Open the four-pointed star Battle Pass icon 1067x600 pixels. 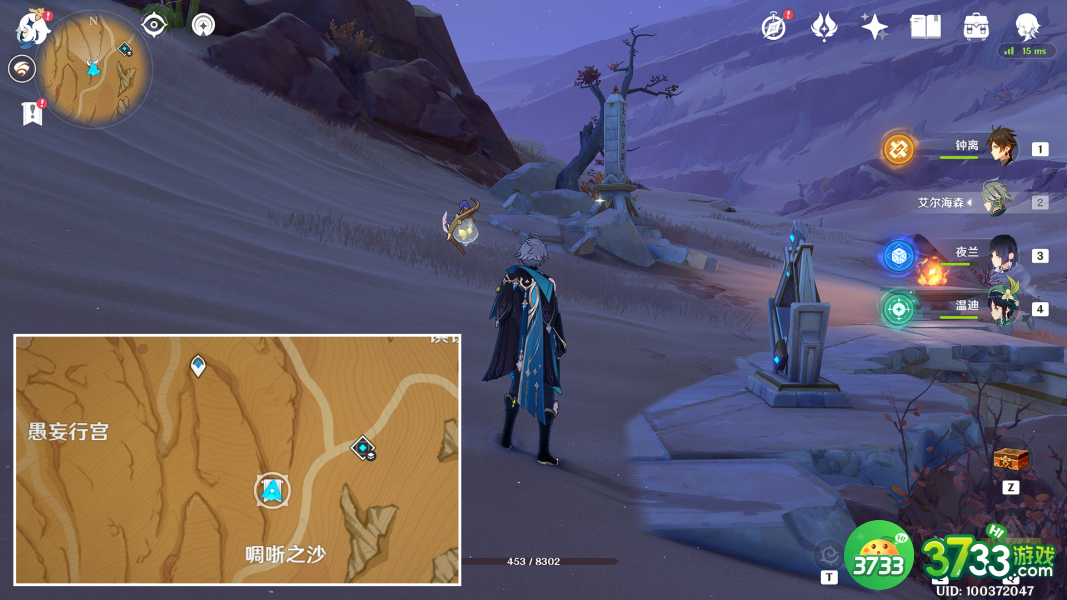[874, 27]
